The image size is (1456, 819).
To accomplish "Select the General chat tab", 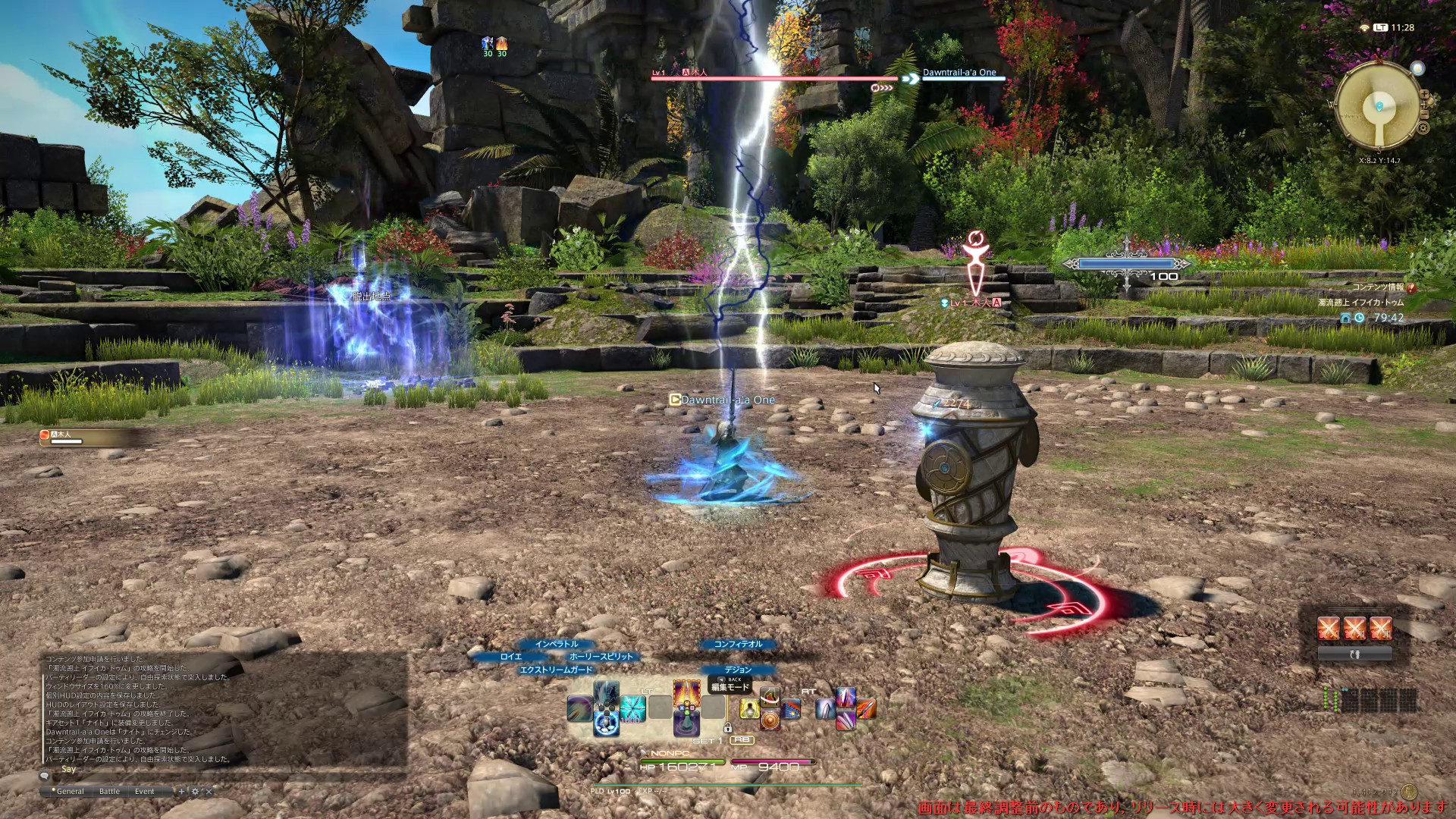I will [70, 791].
